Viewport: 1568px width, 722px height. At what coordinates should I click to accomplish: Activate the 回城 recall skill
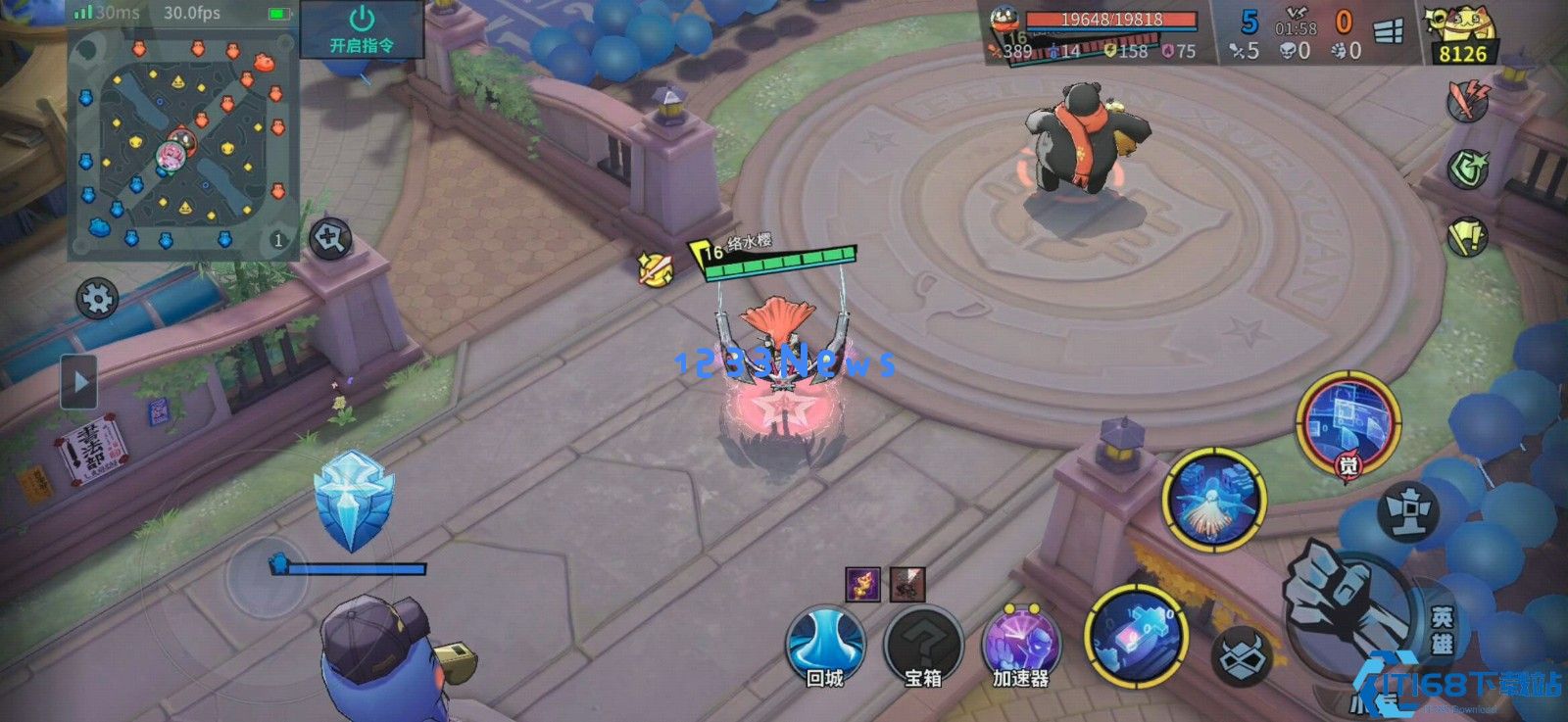click(825, 645)
